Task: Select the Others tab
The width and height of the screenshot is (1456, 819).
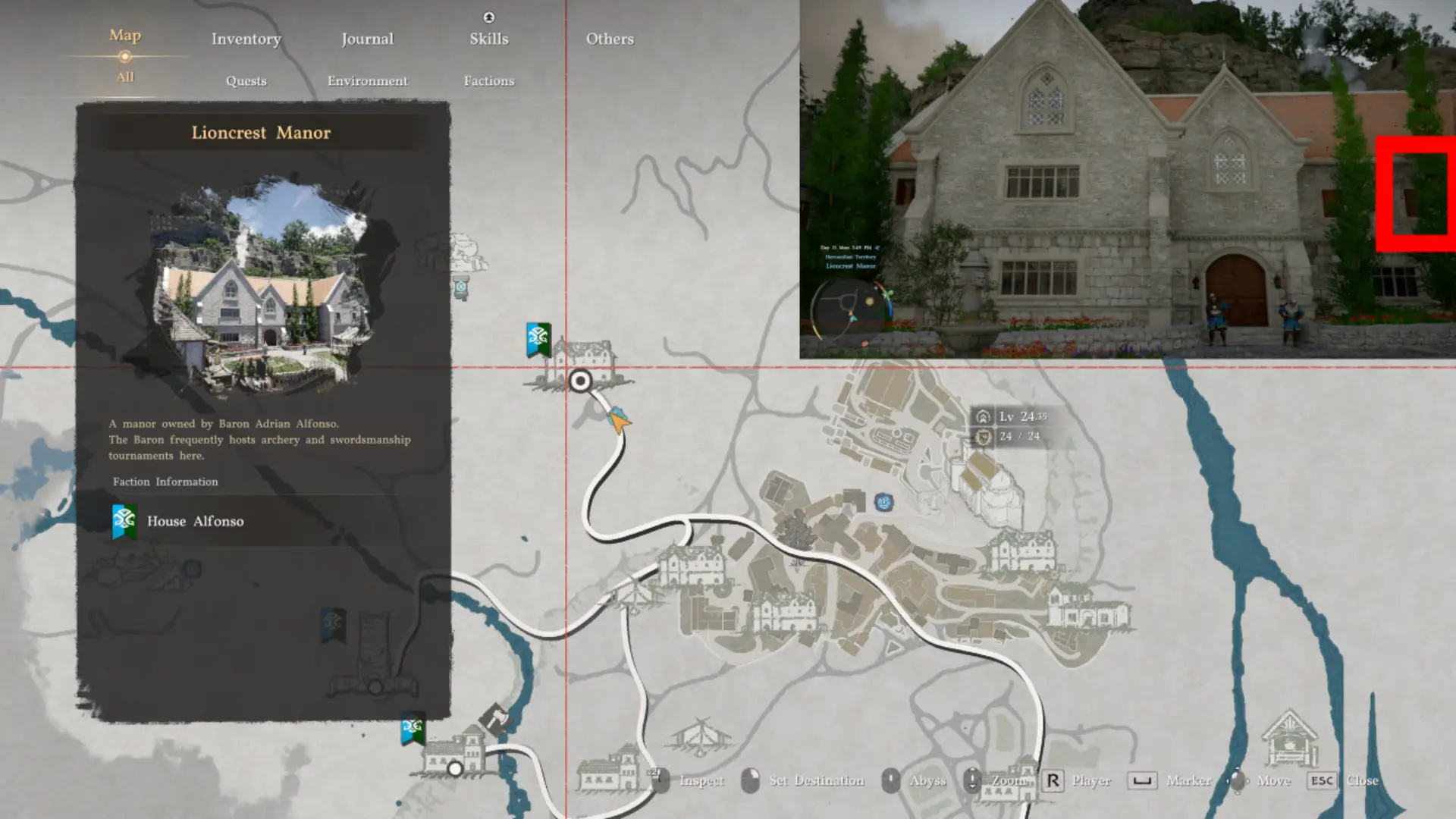Action: tap(610, 39)
